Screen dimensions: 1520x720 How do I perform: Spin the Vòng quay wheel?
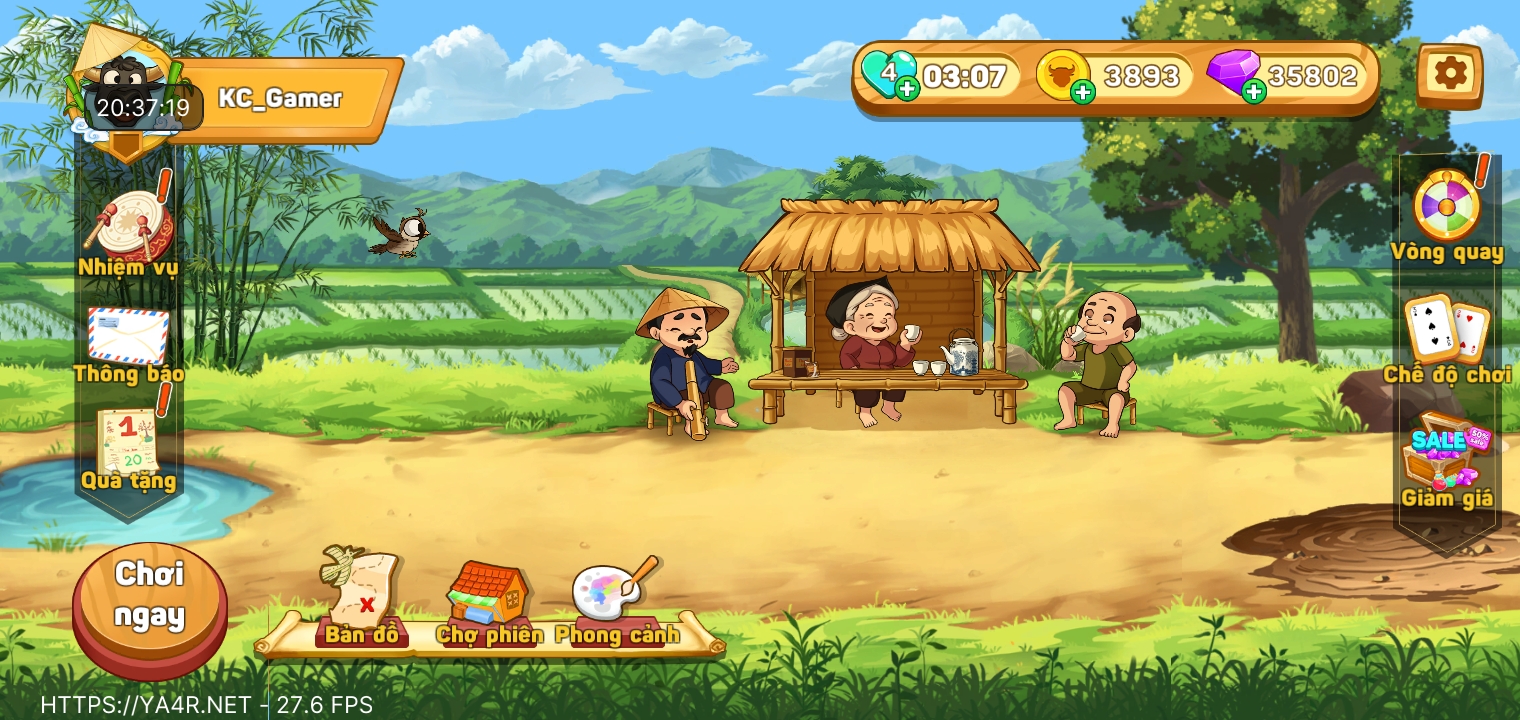[x=1446, y=208]
